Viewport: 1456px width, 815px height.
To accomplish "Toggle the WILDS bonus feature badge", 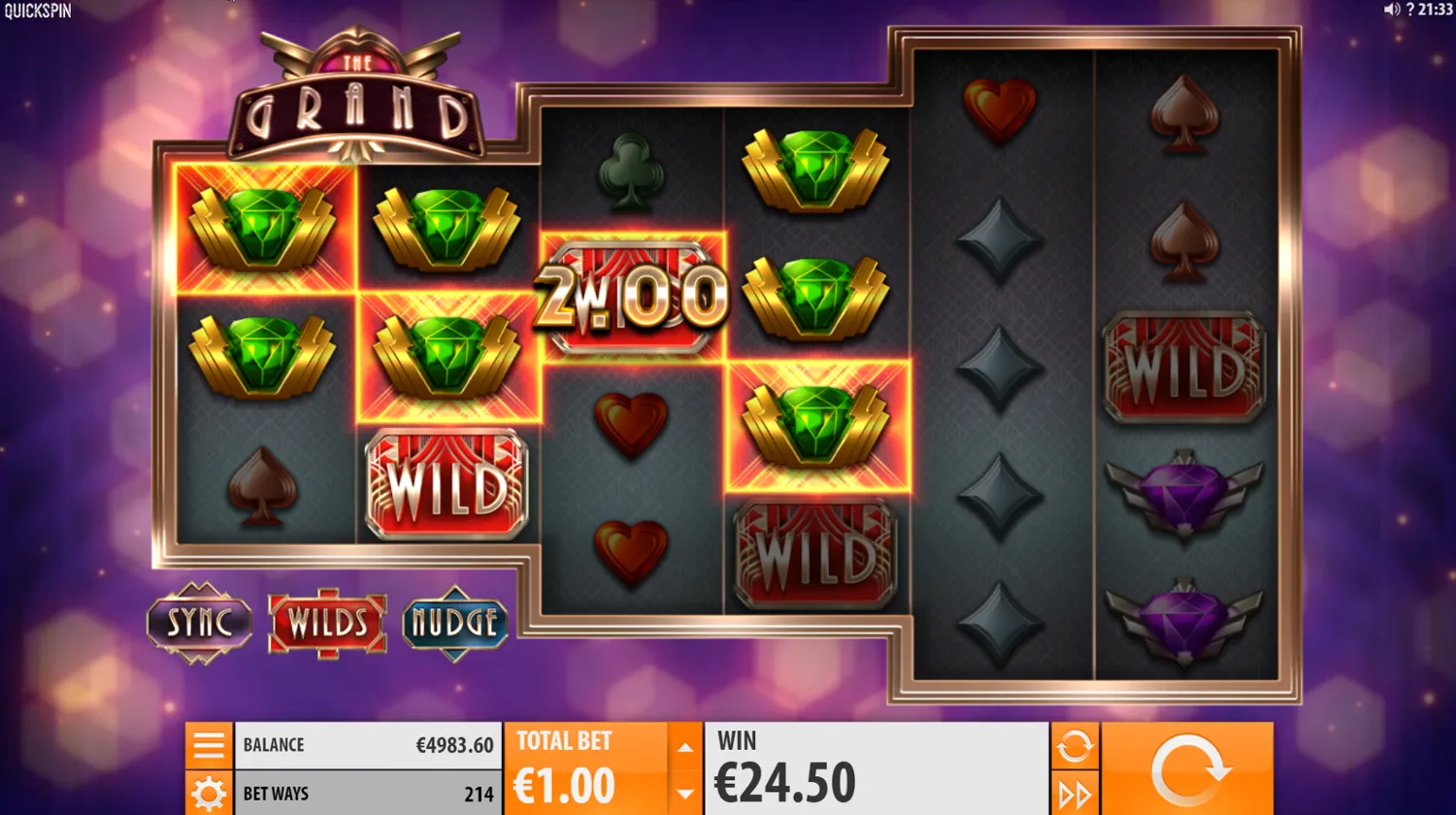I will point(327,624).
